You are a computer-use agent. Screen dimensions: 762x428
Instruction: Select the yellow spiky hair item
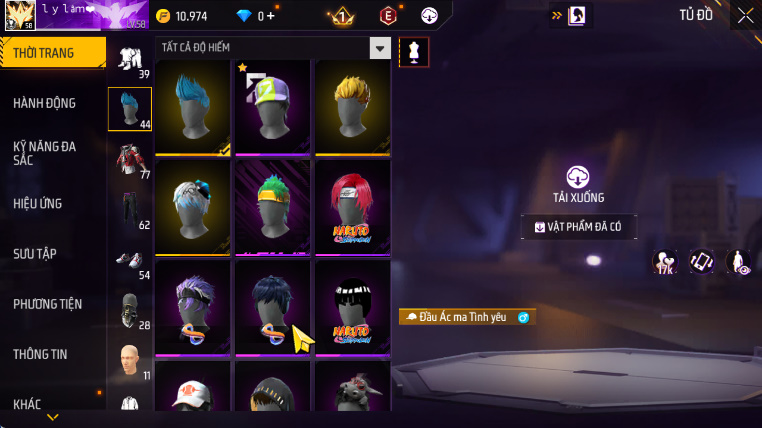[352, 107]
